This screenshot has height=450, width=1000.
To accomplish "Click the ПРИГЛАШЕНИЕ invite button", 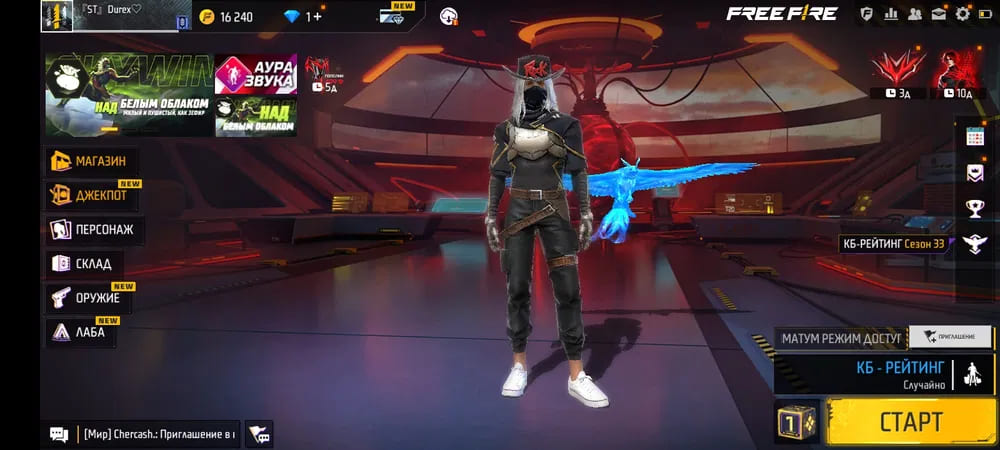I will tap(950, 337).
